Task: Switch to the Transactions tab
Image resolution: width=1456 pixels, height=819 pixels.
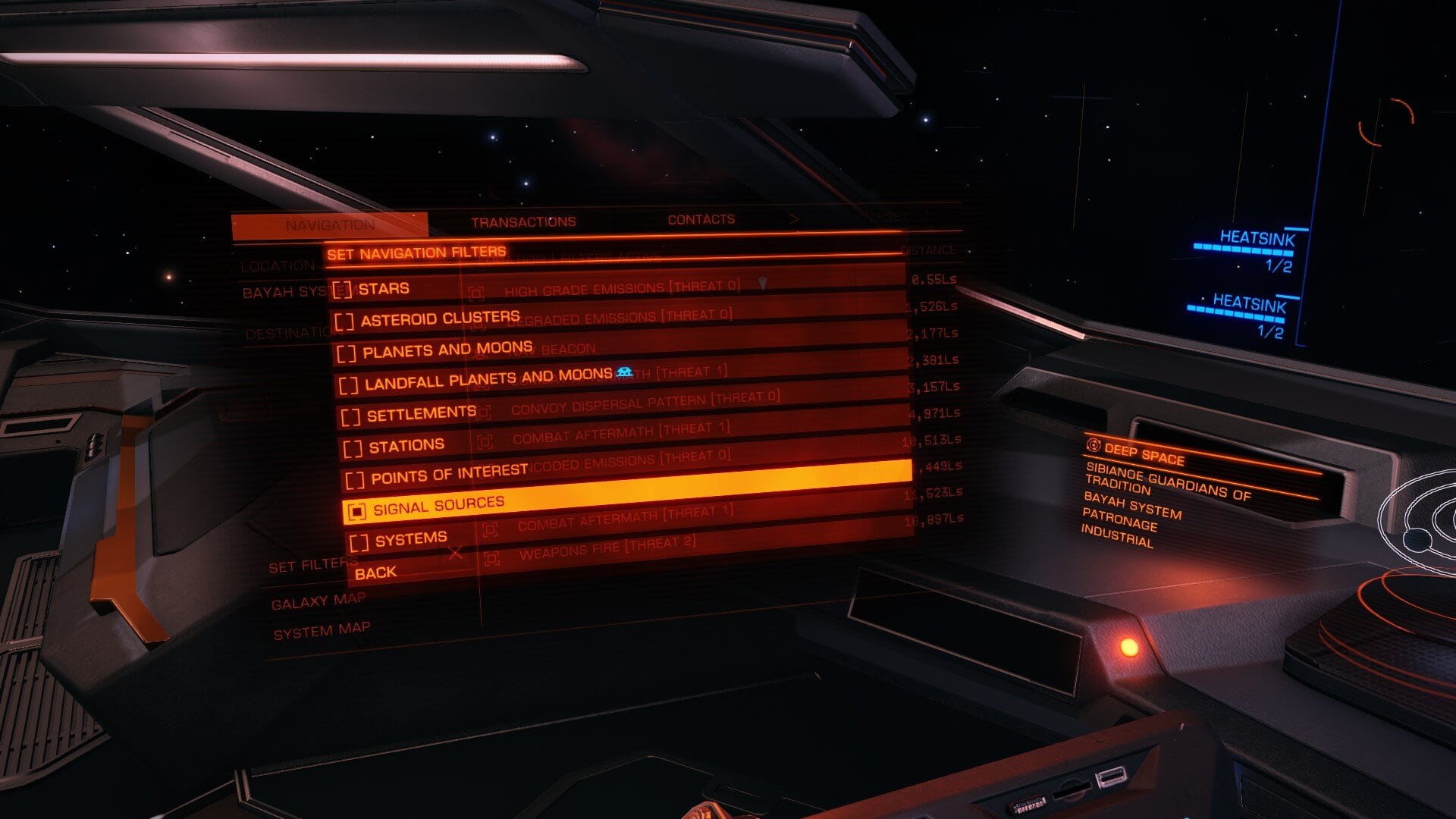Action: pos(523,222)
